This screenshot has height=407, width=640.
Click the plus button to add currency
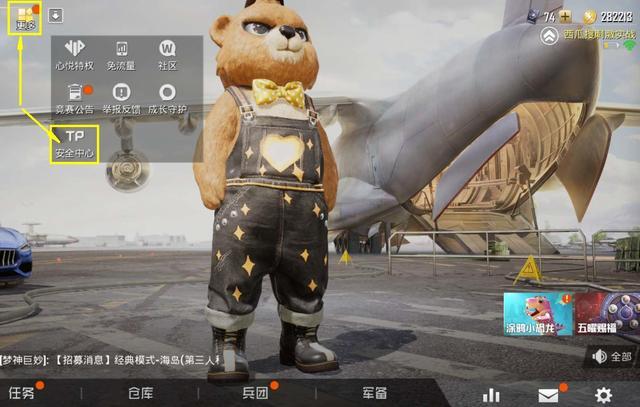coord(565,16)
